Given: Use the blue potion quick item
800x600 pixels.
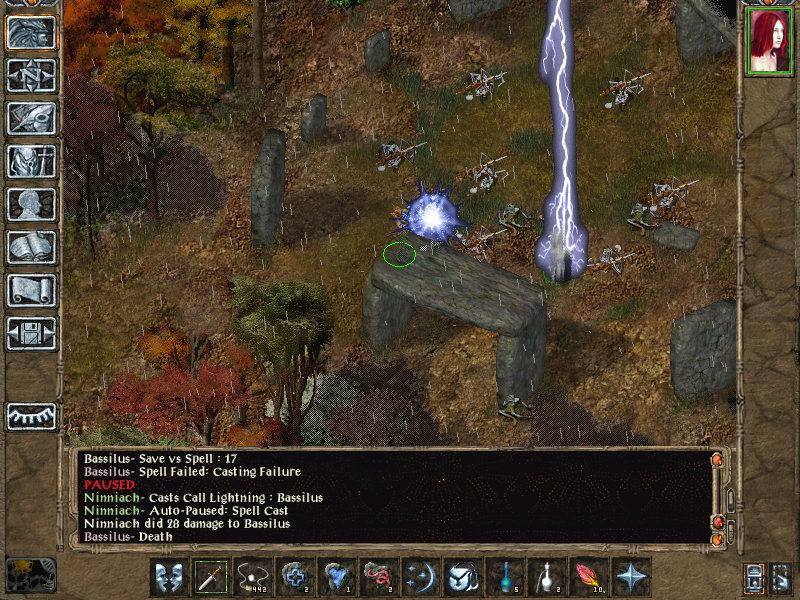Looking at the screenshot, I should pyautogui.click(x=505, y=577).
